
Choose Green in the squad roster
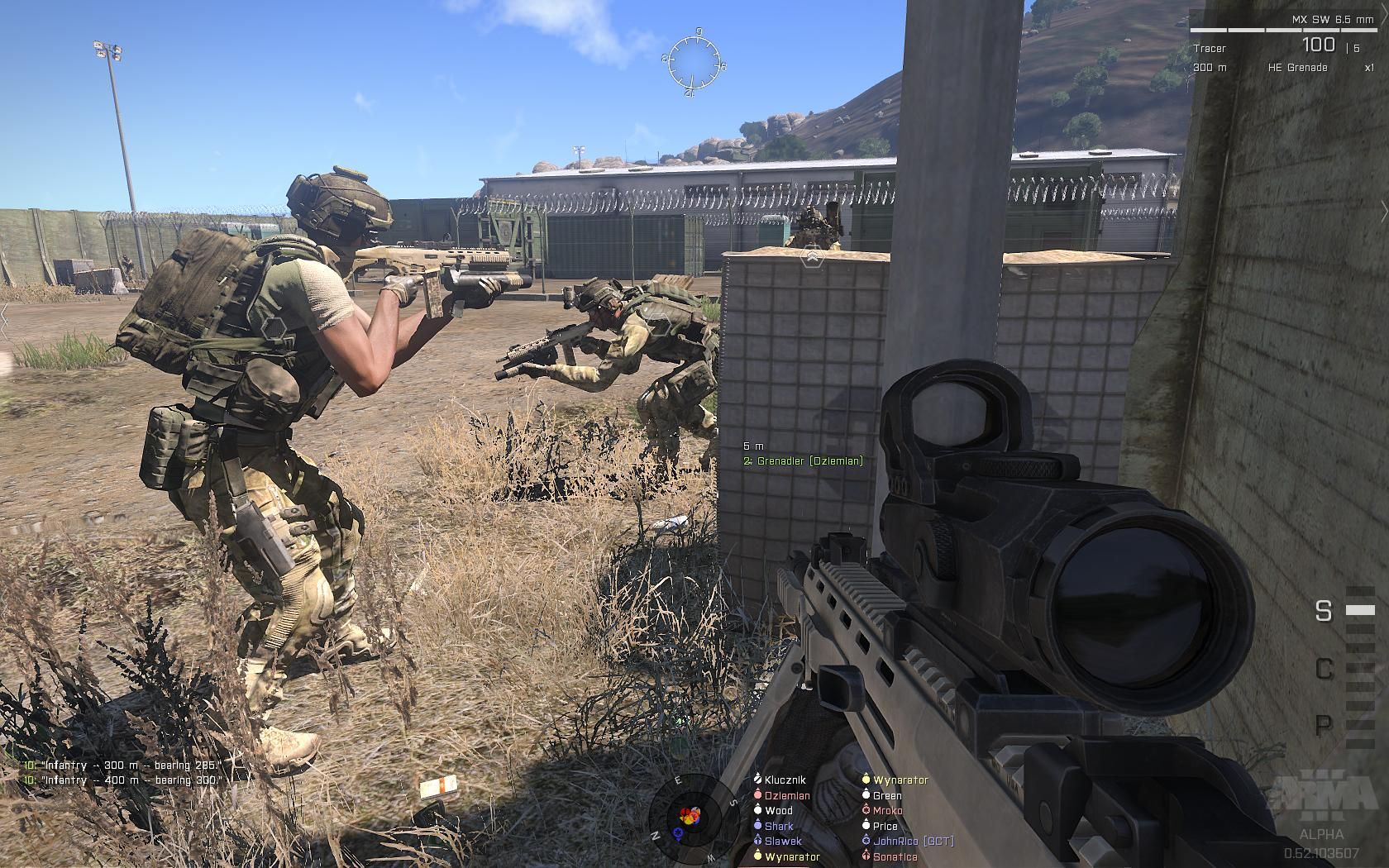pos(886,795)
